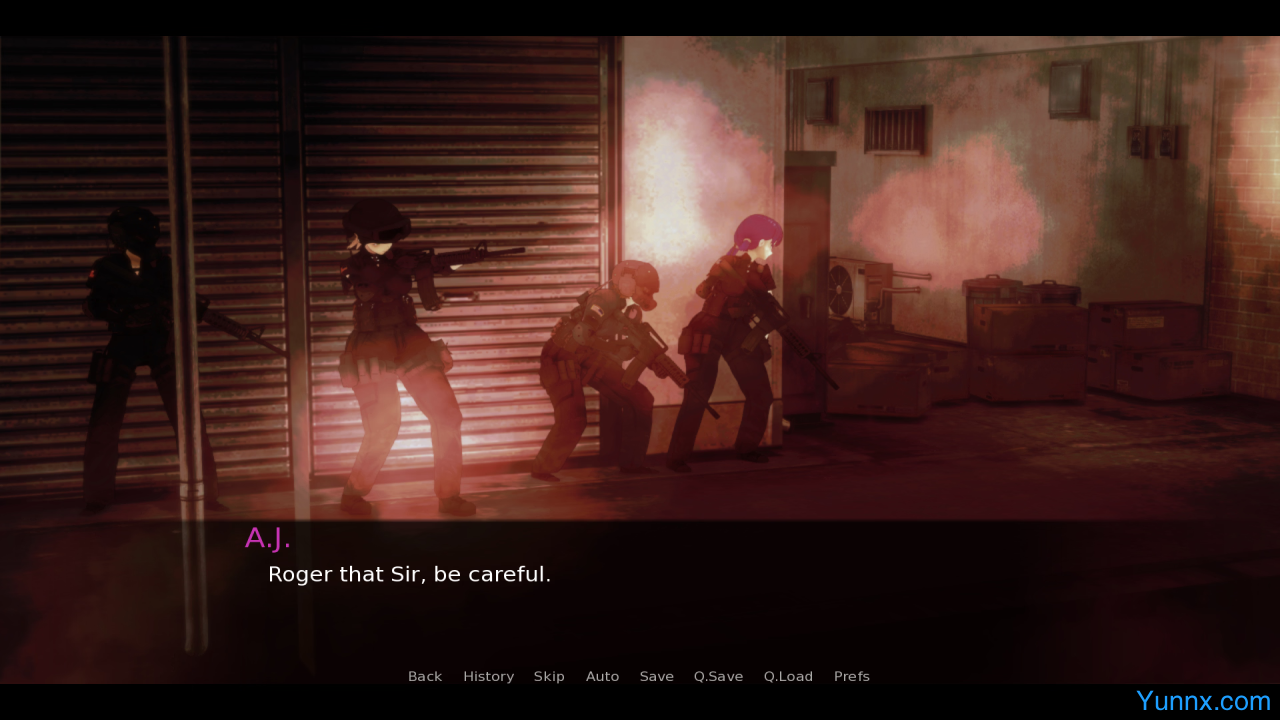Use Q.Load to quick load
The image size is (1280, 720).
pyautogui.click(x=788, y=677)
